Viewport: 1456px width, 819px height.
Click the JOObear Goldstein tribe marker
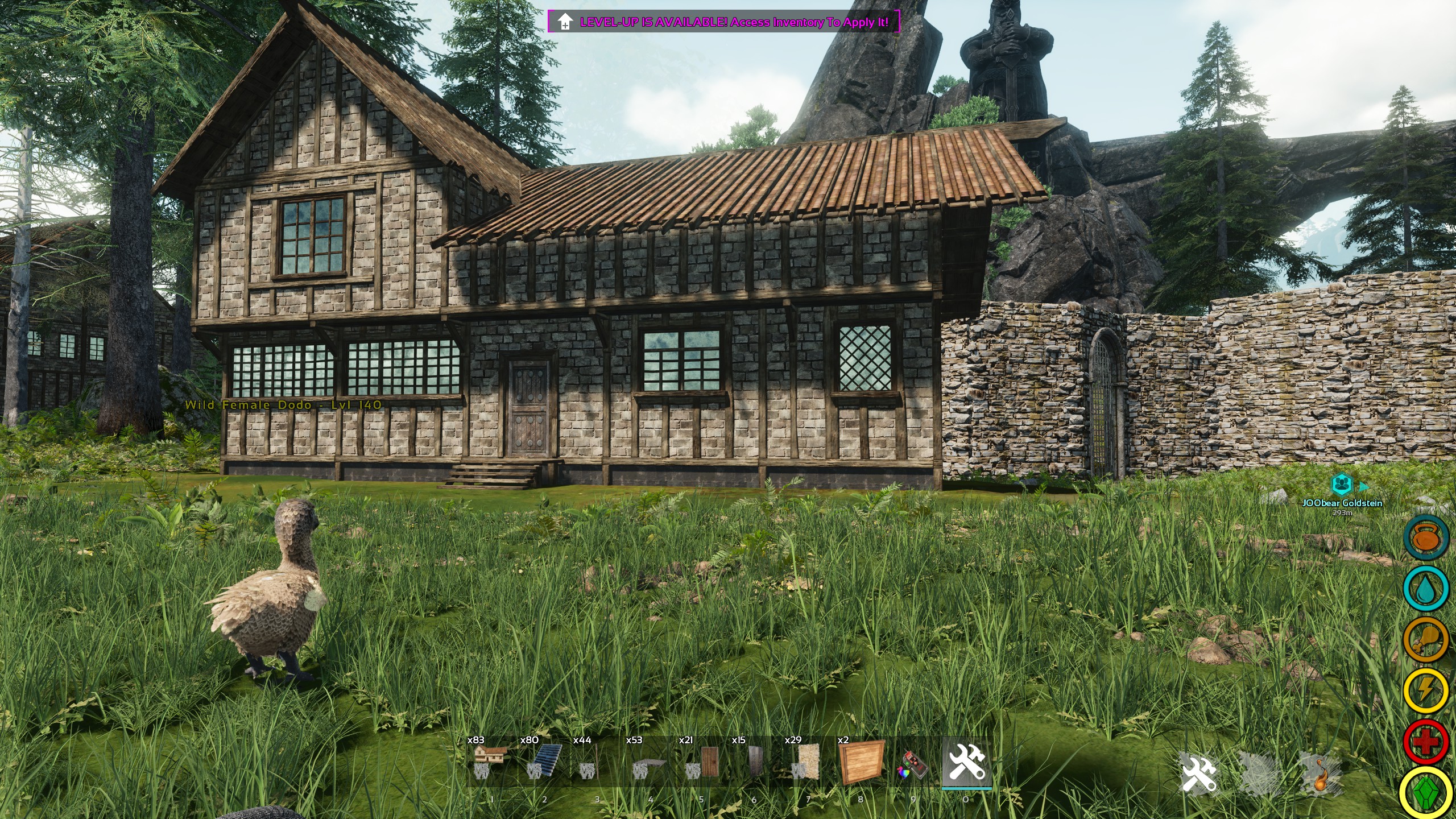(1342, 485)
